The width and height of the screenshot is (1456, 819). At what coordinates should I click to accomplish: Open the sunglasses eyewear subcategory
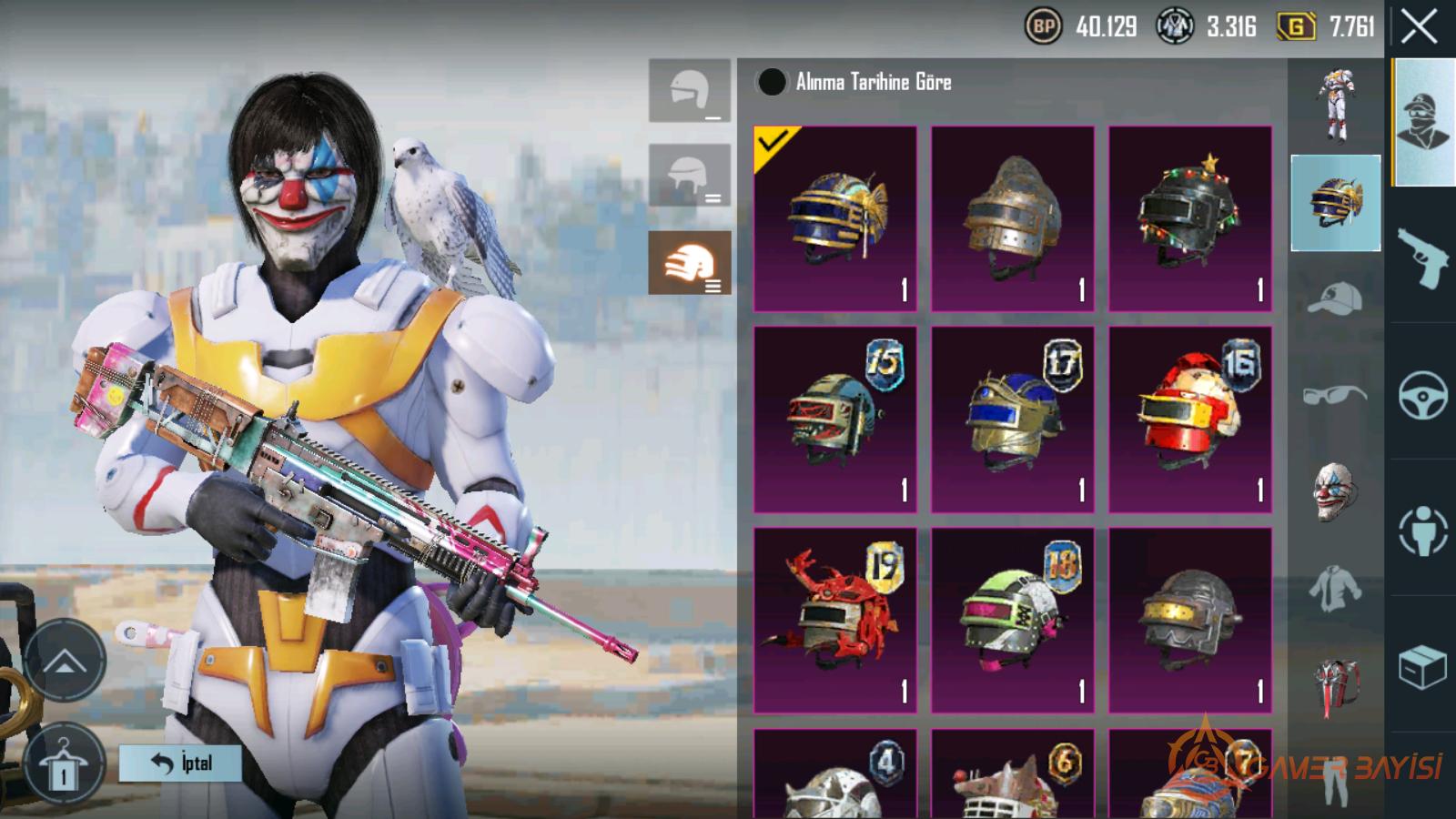click(x=1335, y=395)
